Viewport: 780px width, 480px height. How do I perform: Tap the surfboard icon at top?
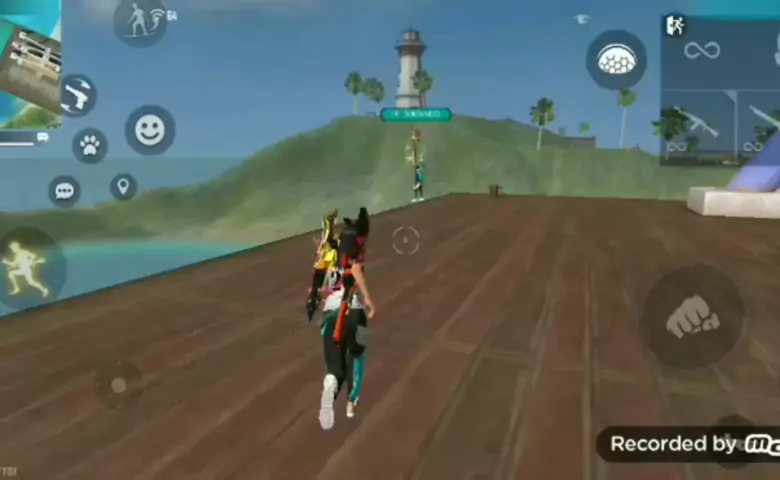click(x=140, y=20)
